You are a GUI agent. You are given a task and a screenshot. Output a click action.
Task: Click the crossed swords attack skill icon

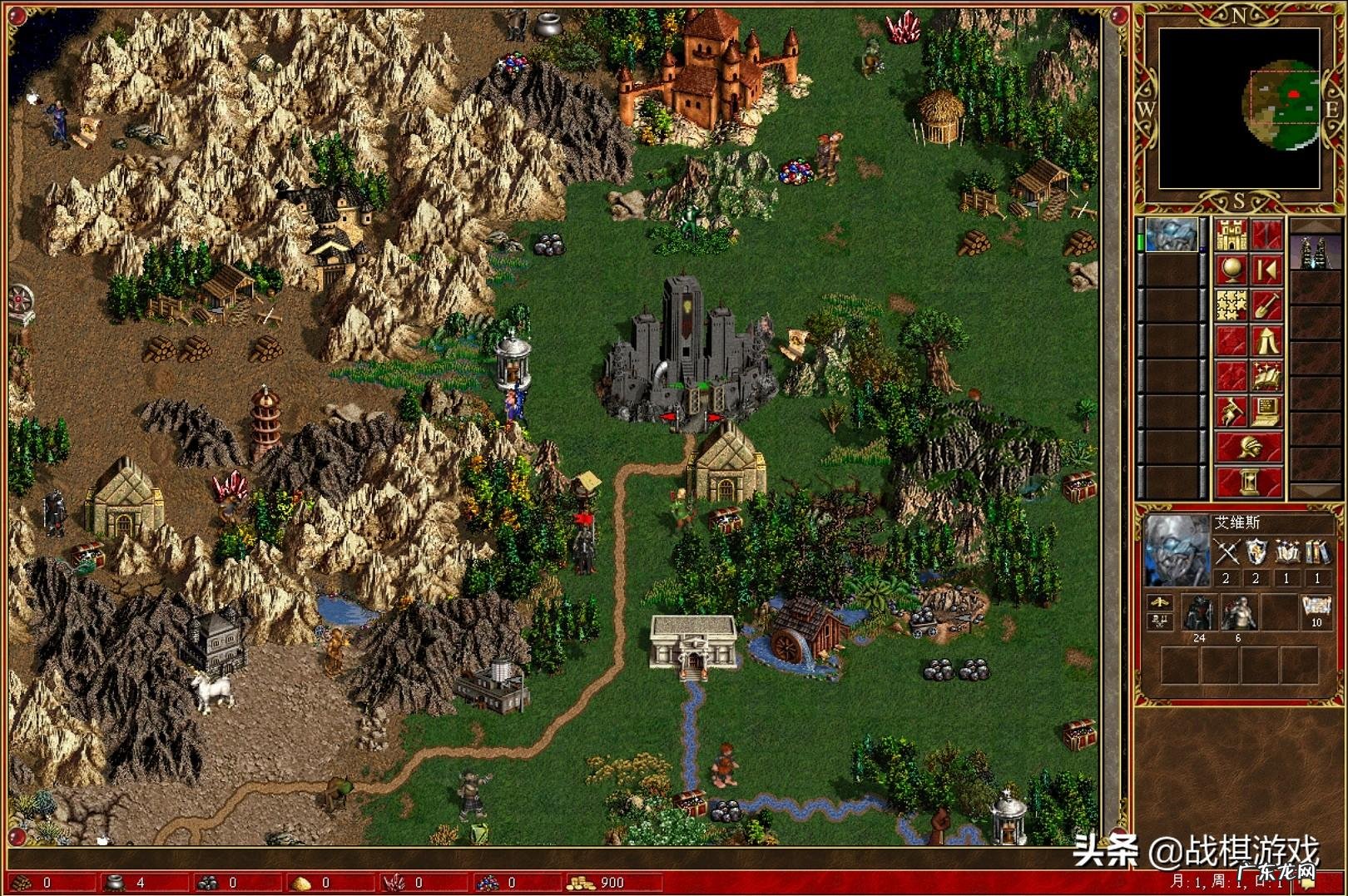[x=1226, y=552]
